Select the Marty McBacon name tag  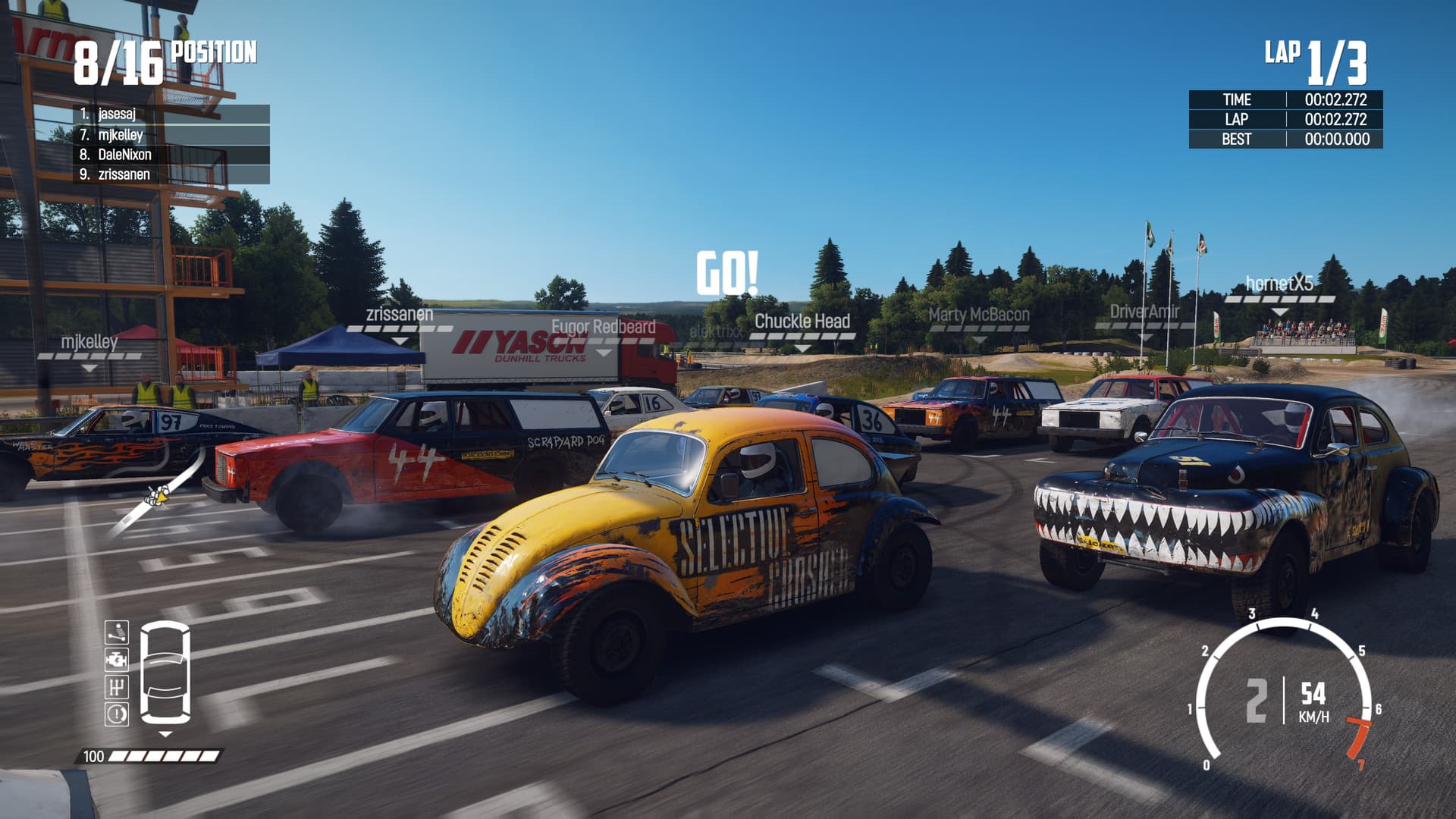(979, 315)
